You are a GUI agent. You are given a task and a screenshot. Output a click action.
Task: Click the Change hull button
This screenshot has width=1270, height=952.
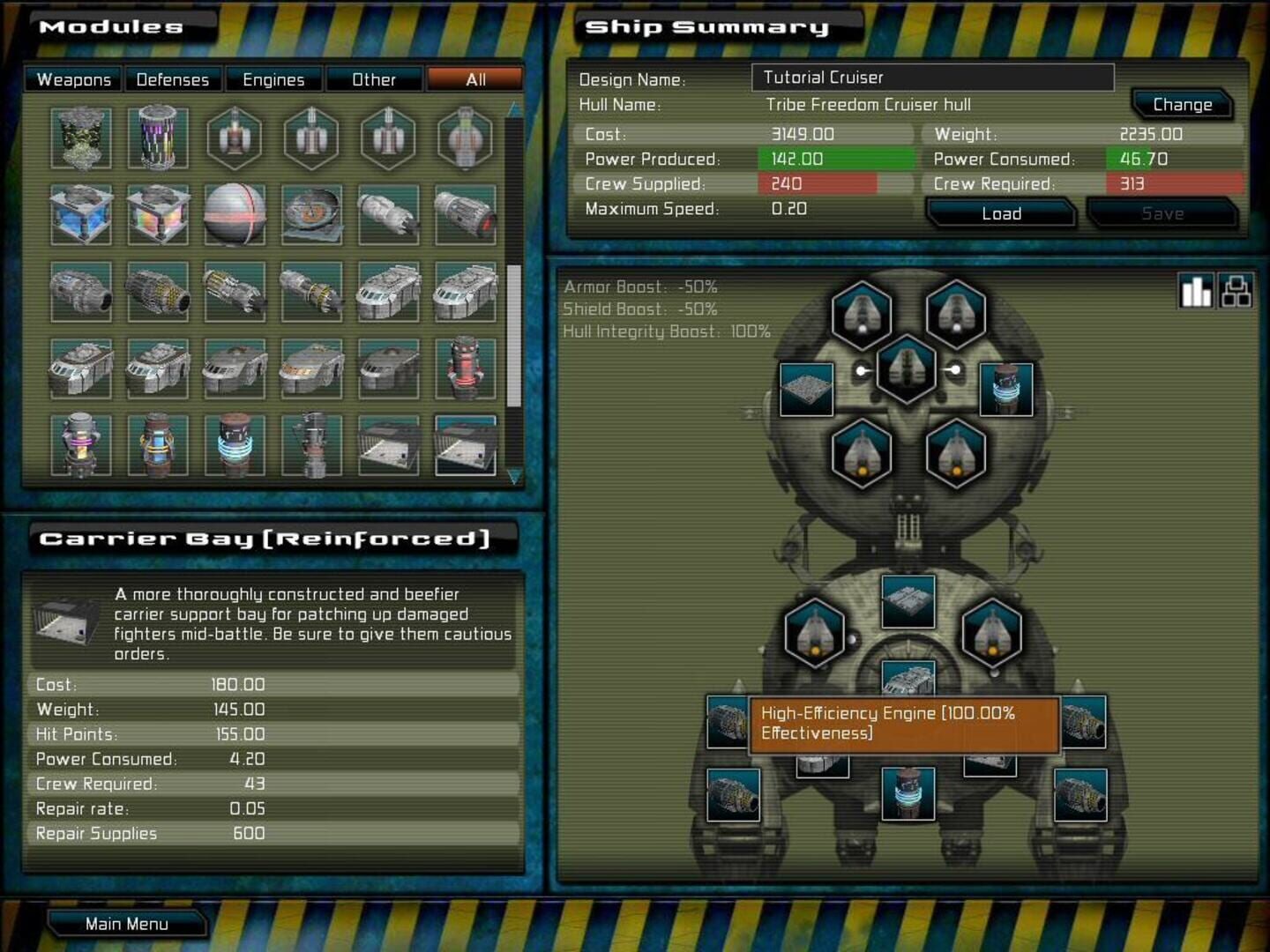pos(1182,104)
